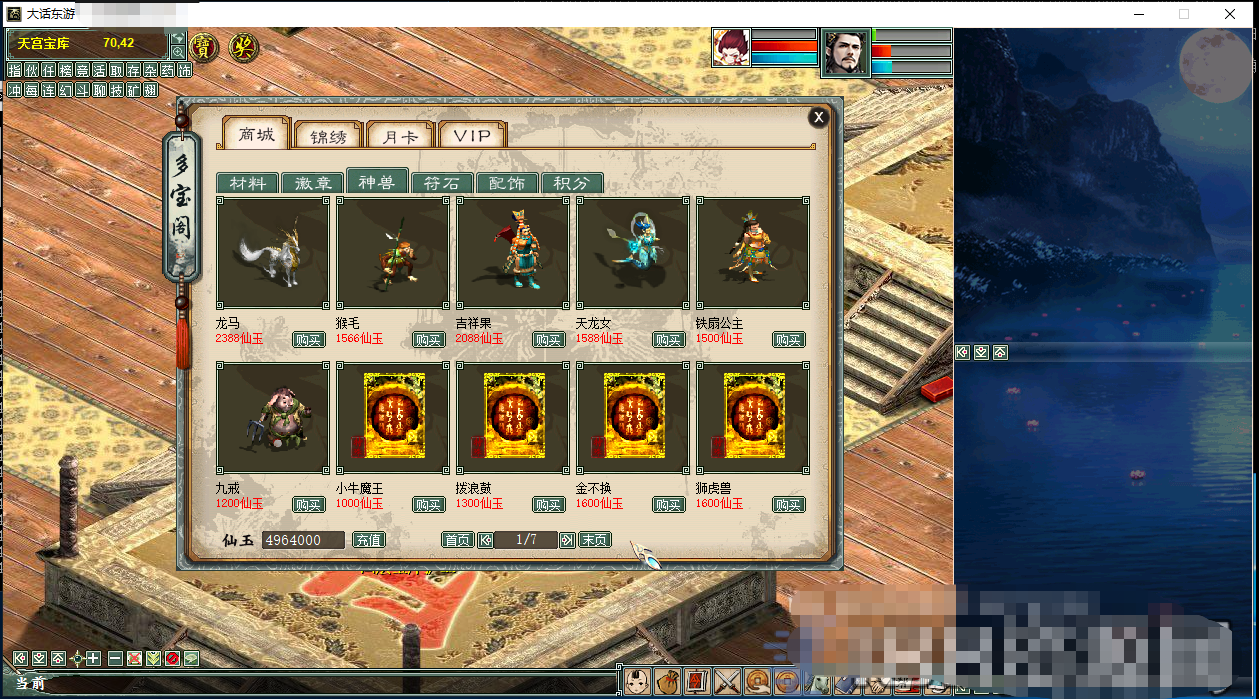Open the 月卡 tab
1259x699 pixels.
coord(400,135)
